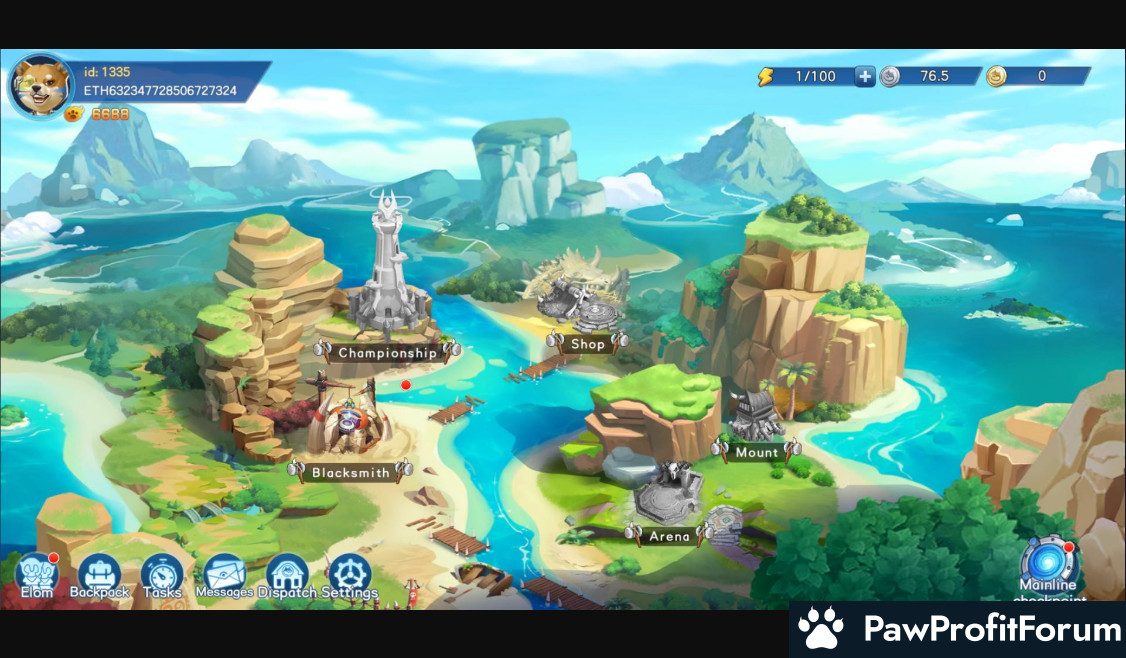Image resolution: width=1126 pixels, height=658 pixels.
Task: Enter the Mainline checkpoint portal
Action: tap(1047, 560)
